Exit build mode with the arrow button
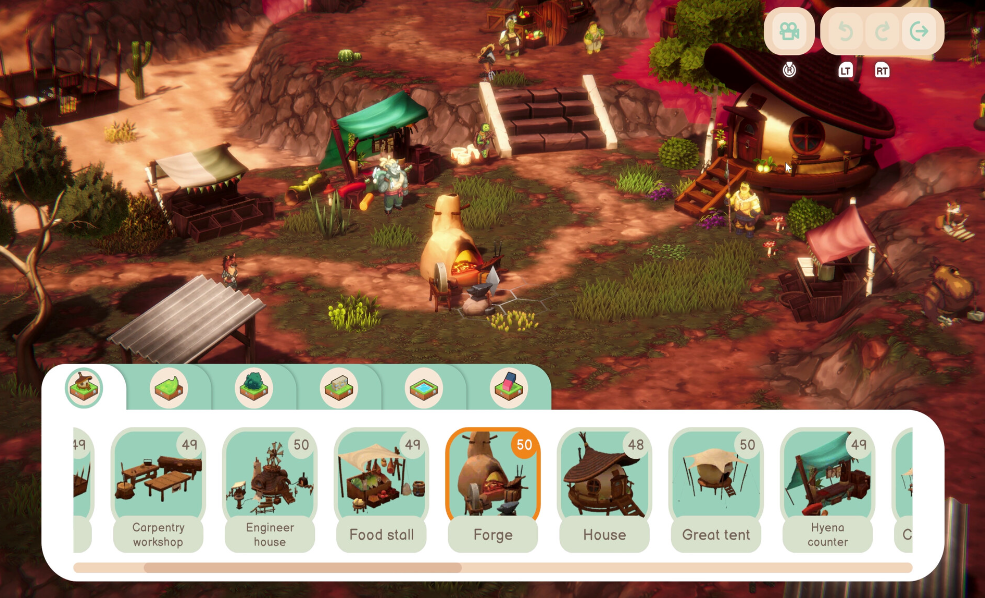 pyautogui.click(x=919, y=32)
